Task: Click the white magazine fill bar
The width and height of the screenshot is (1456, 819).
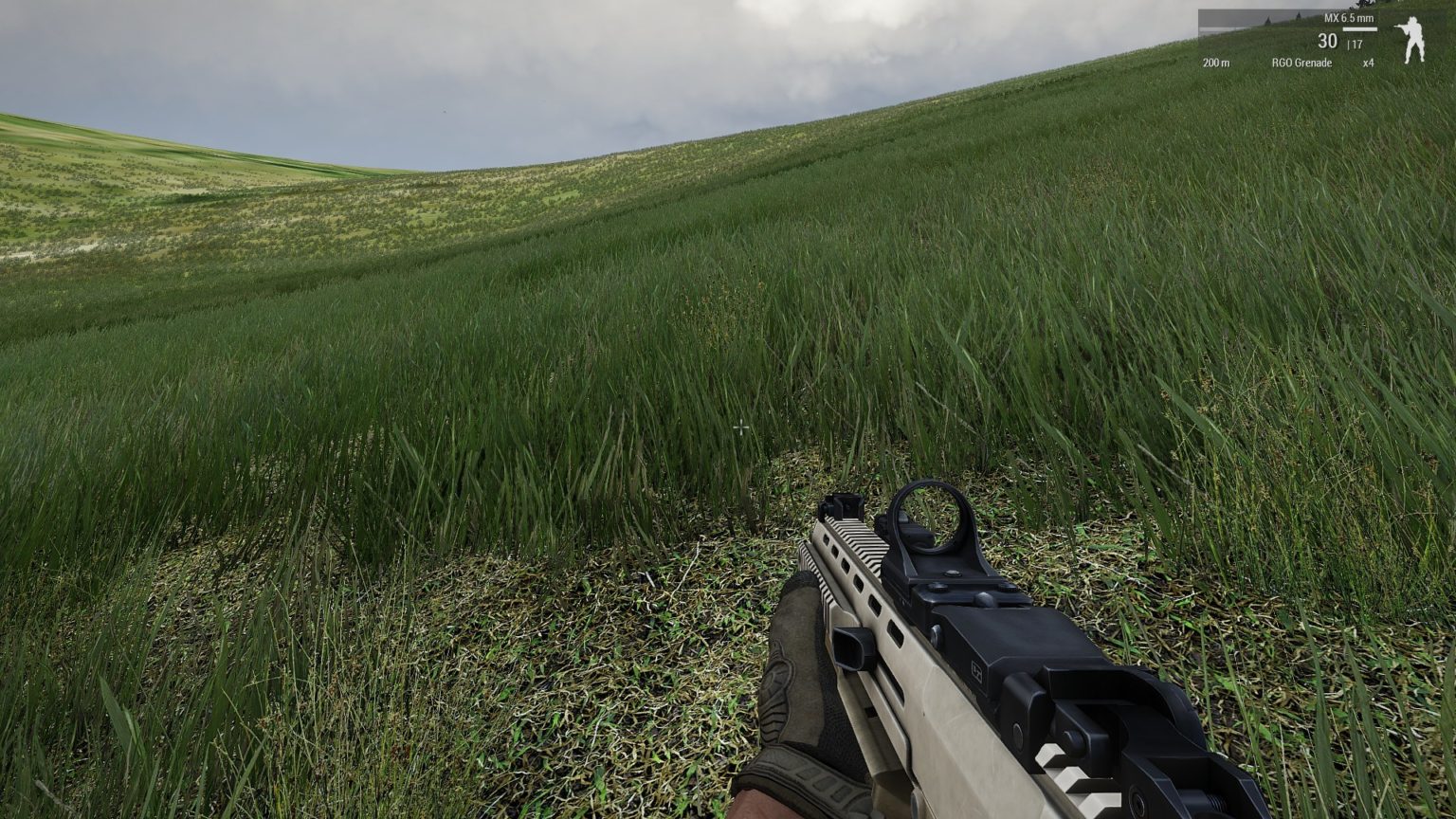Action: 1359,28
